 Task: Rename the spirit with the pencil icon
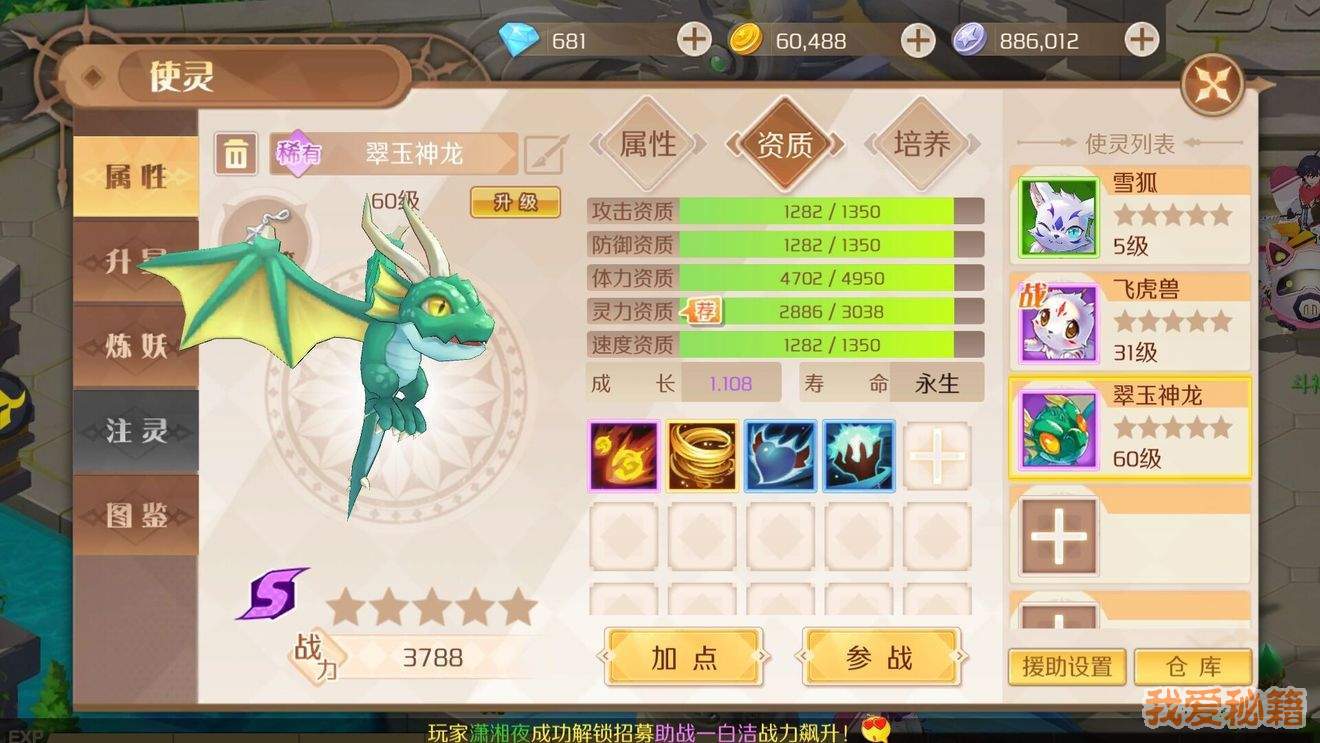[546, 154]
